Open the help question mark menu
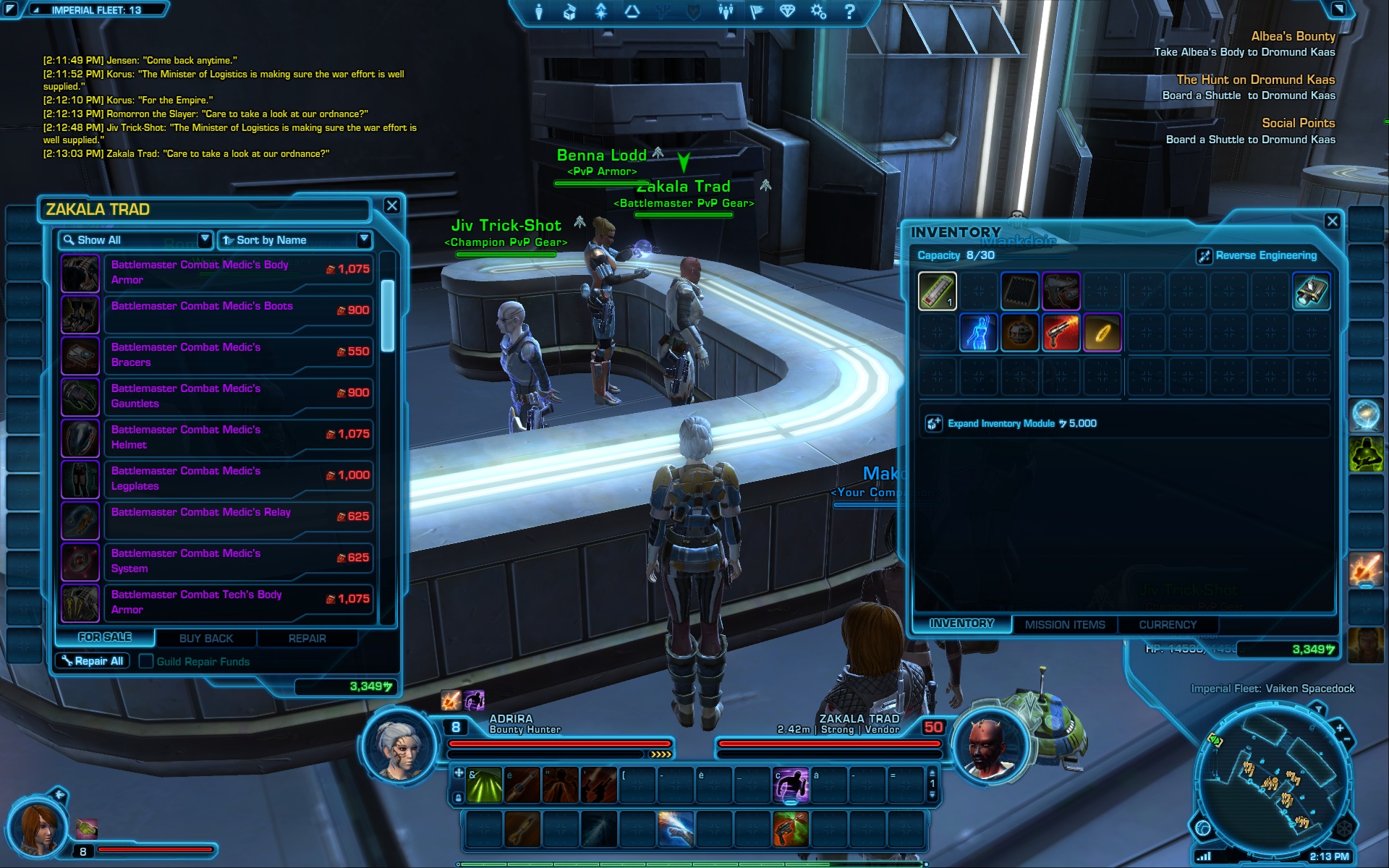 [x=850, y=12]
